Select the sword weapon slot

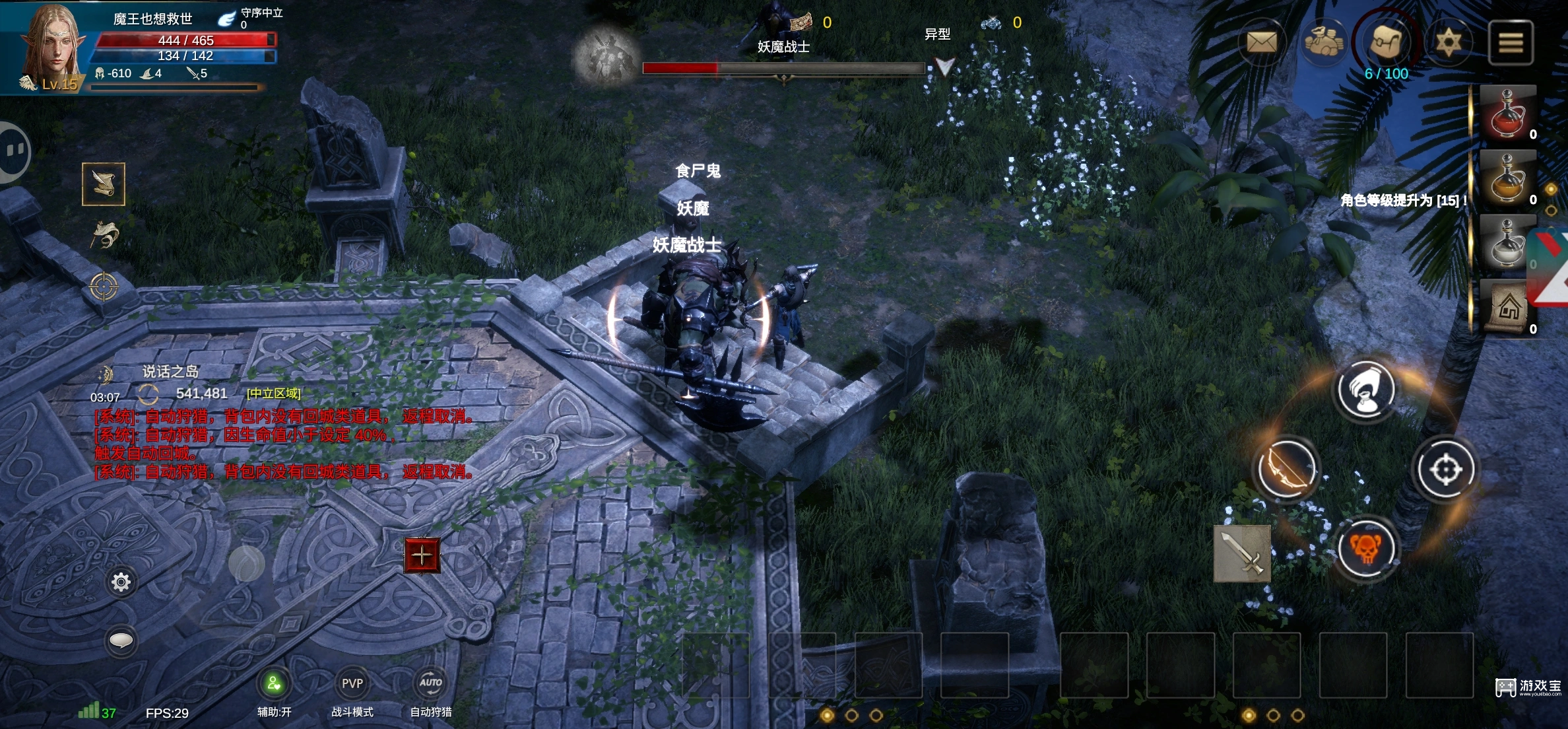[1242, 554]
